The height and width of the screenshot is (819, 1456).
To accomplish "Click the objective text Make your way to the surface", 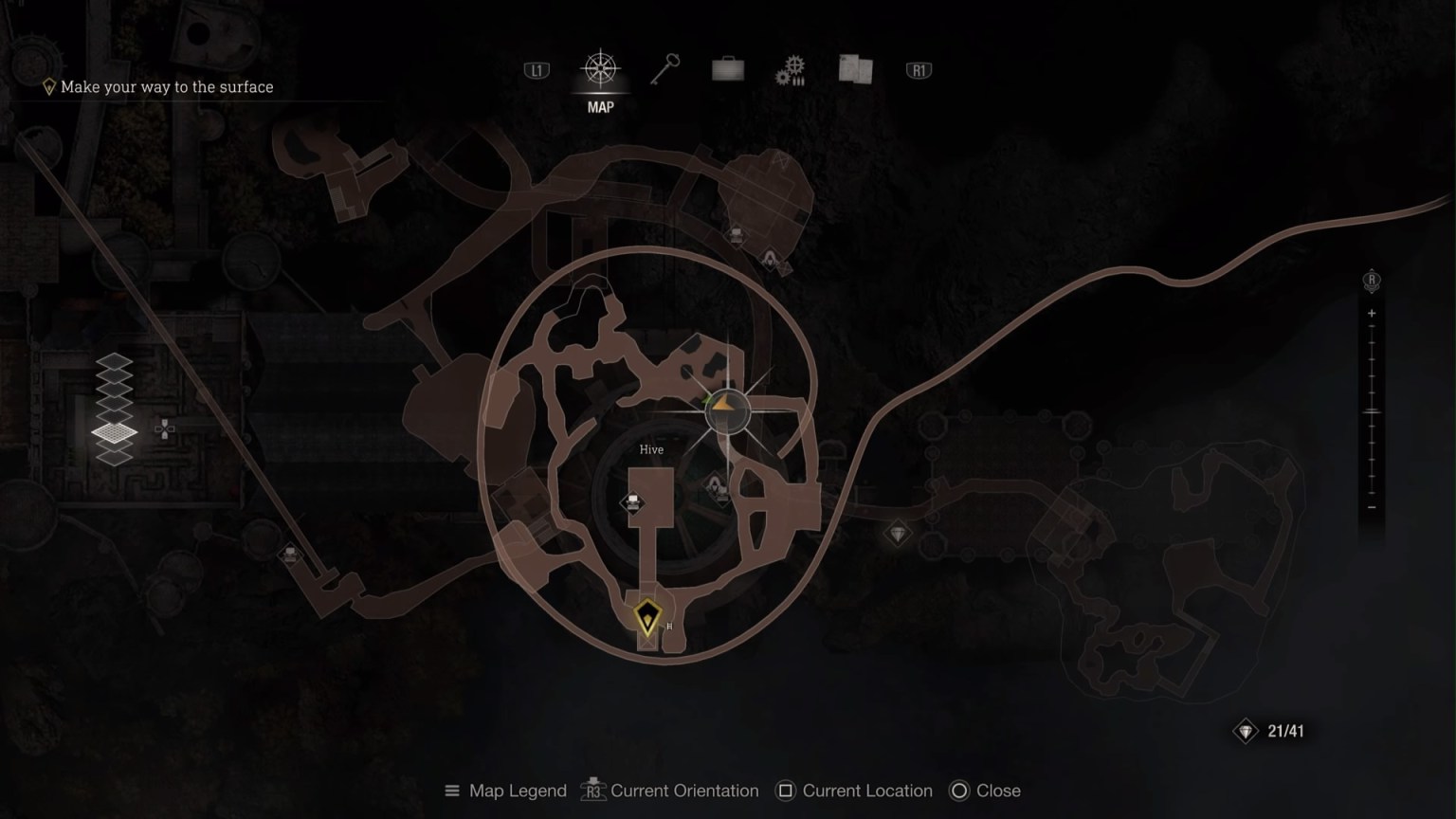I will pyautogui.click(x=166, y=86).
